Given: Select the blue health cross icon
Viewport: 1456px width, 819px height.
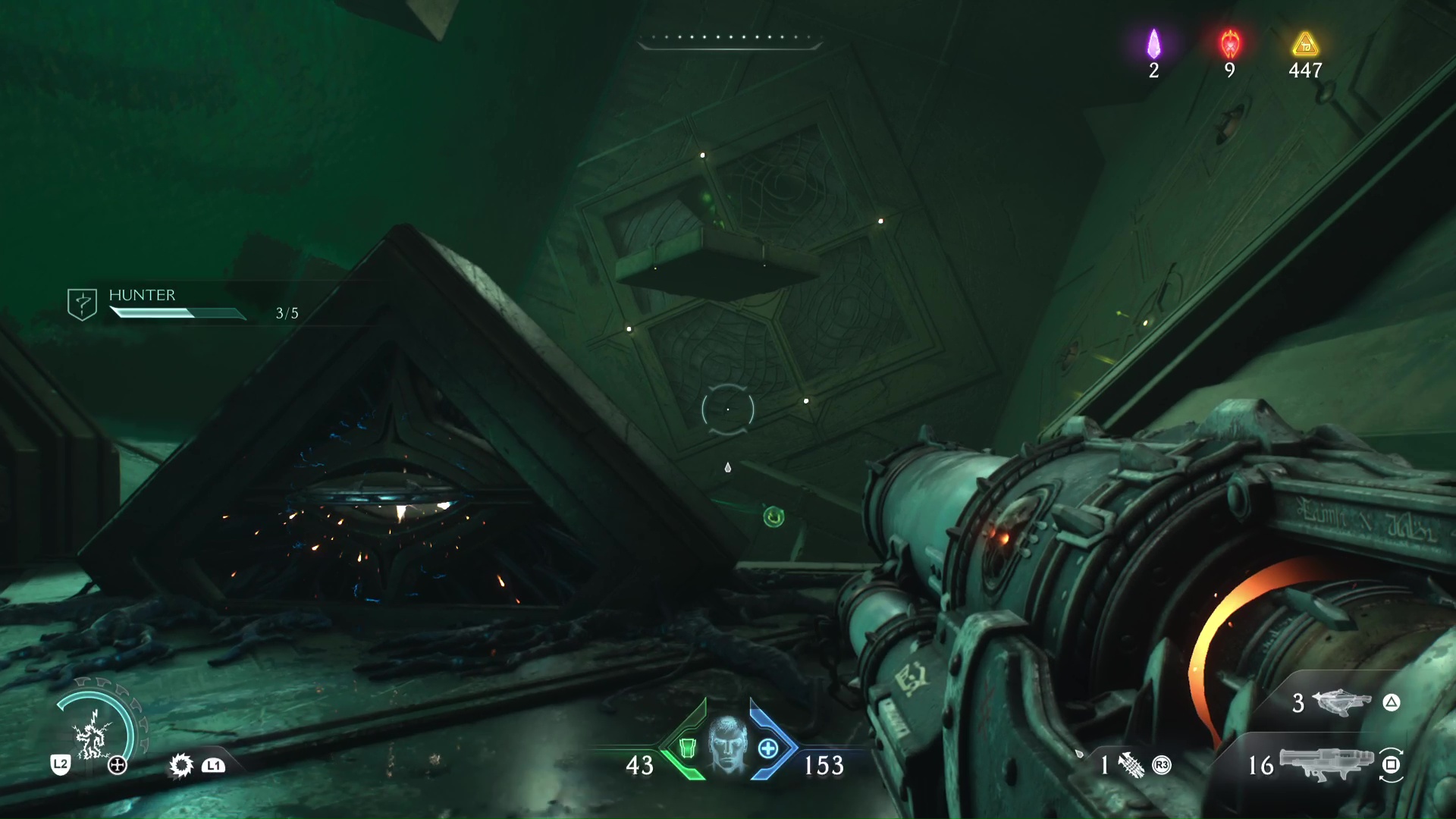Looking at the screenshot, I should point(768,748).
